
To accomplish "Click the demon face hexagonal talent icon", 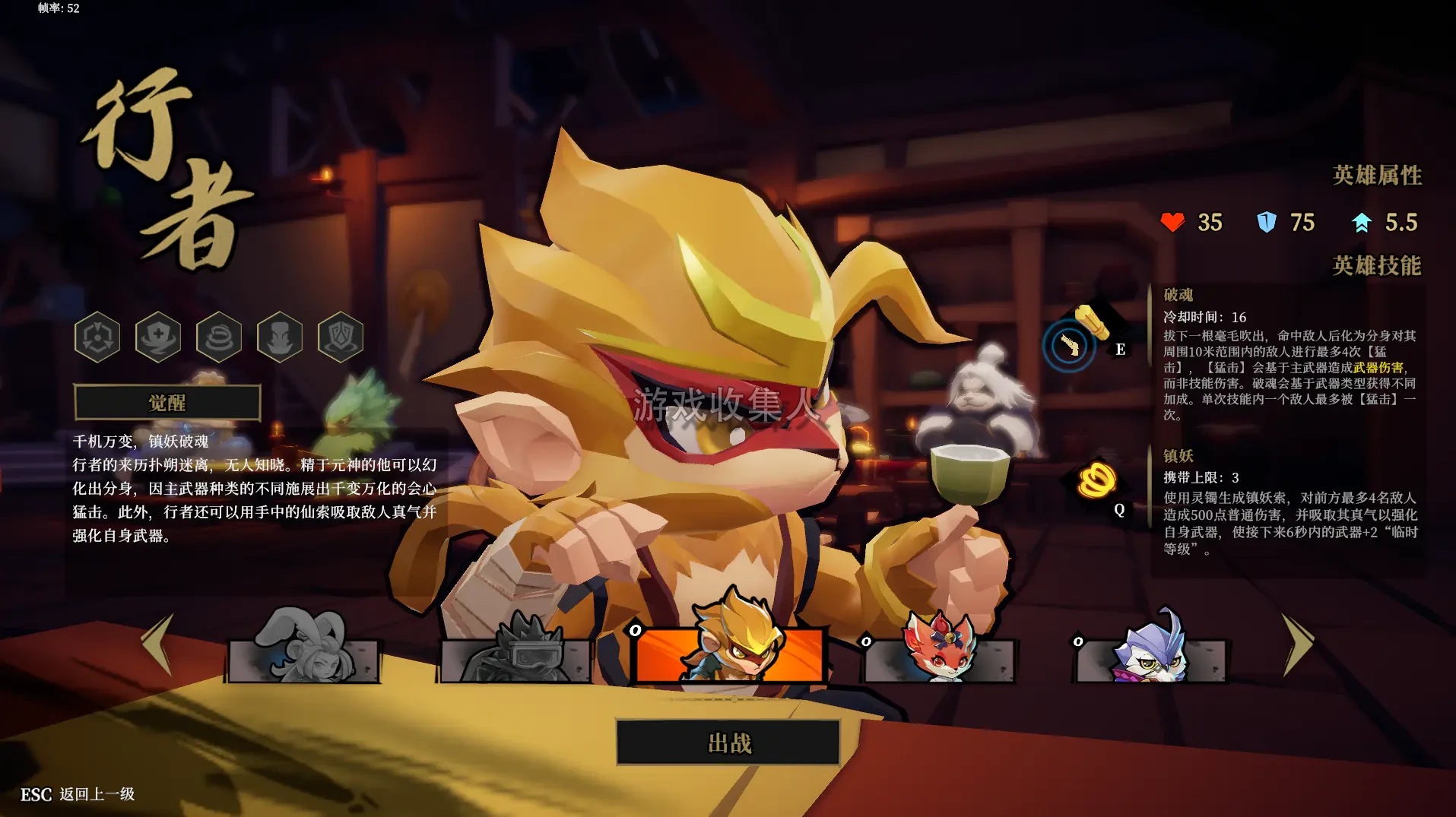I will coord(279,337).
